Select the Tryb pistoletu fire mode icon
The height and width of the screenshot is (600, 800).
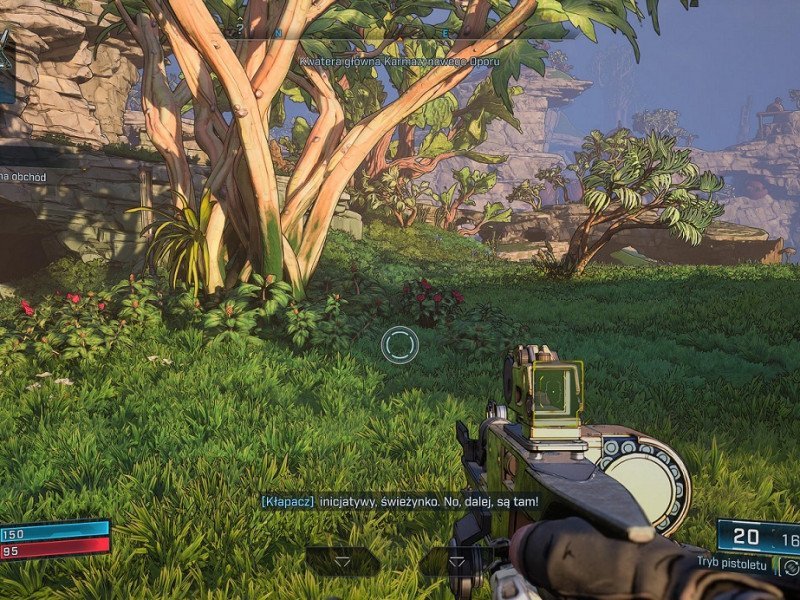(x=790, y=567)
